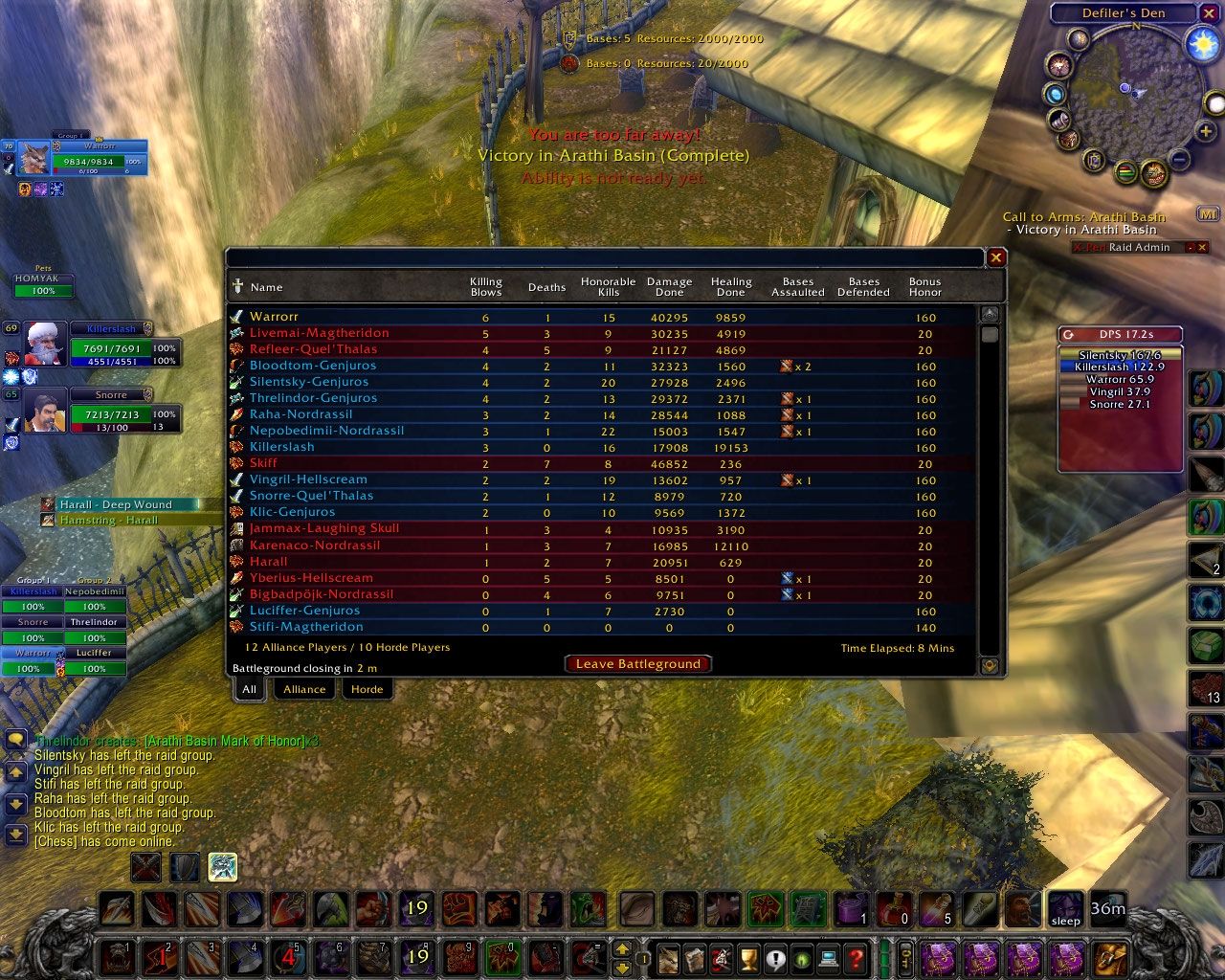Open the backpack bag slot
This screenshot has width=1225, height=980.
1112,957
